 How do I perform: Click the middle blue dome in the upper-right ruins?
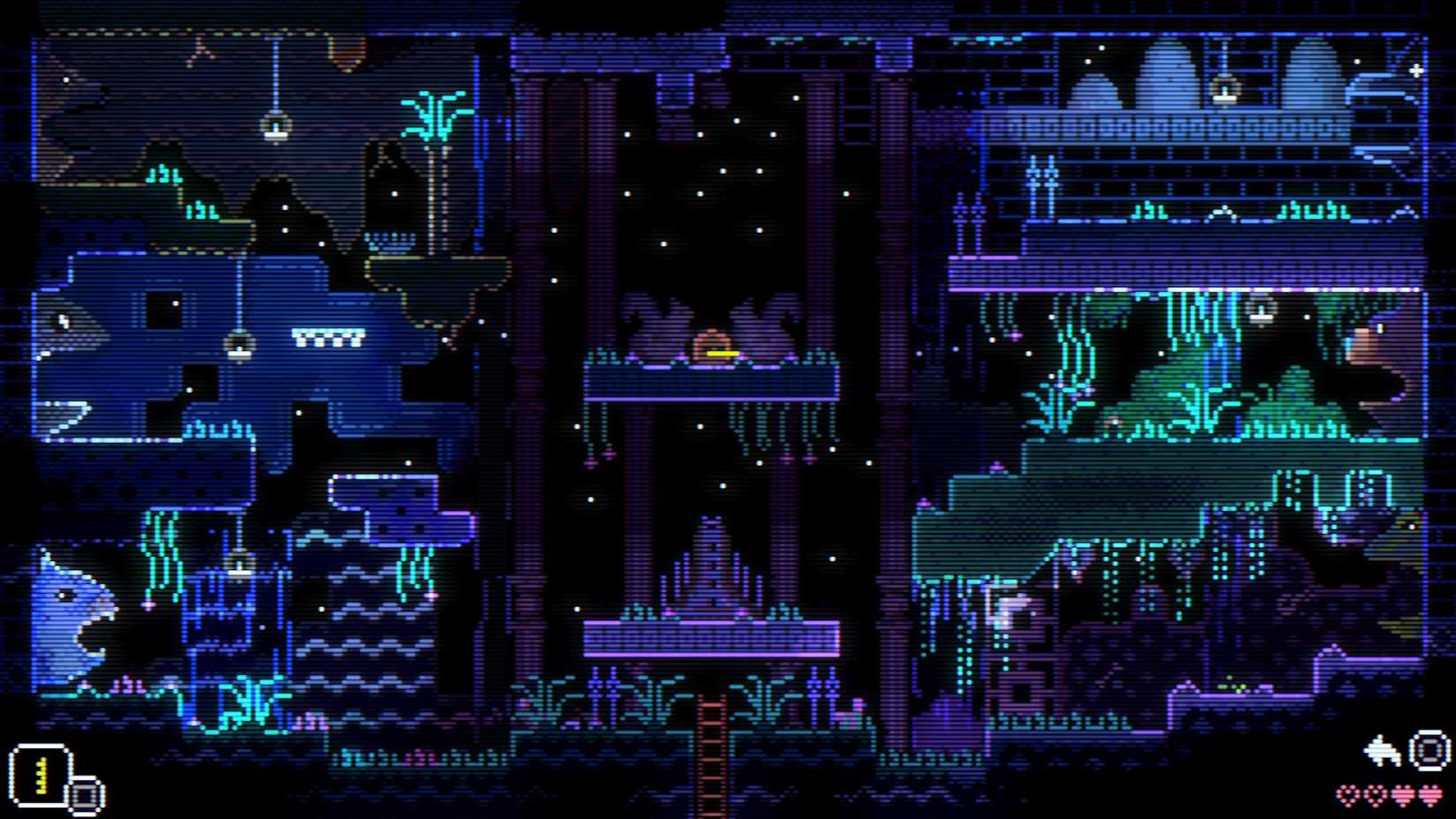point(1167,79)
